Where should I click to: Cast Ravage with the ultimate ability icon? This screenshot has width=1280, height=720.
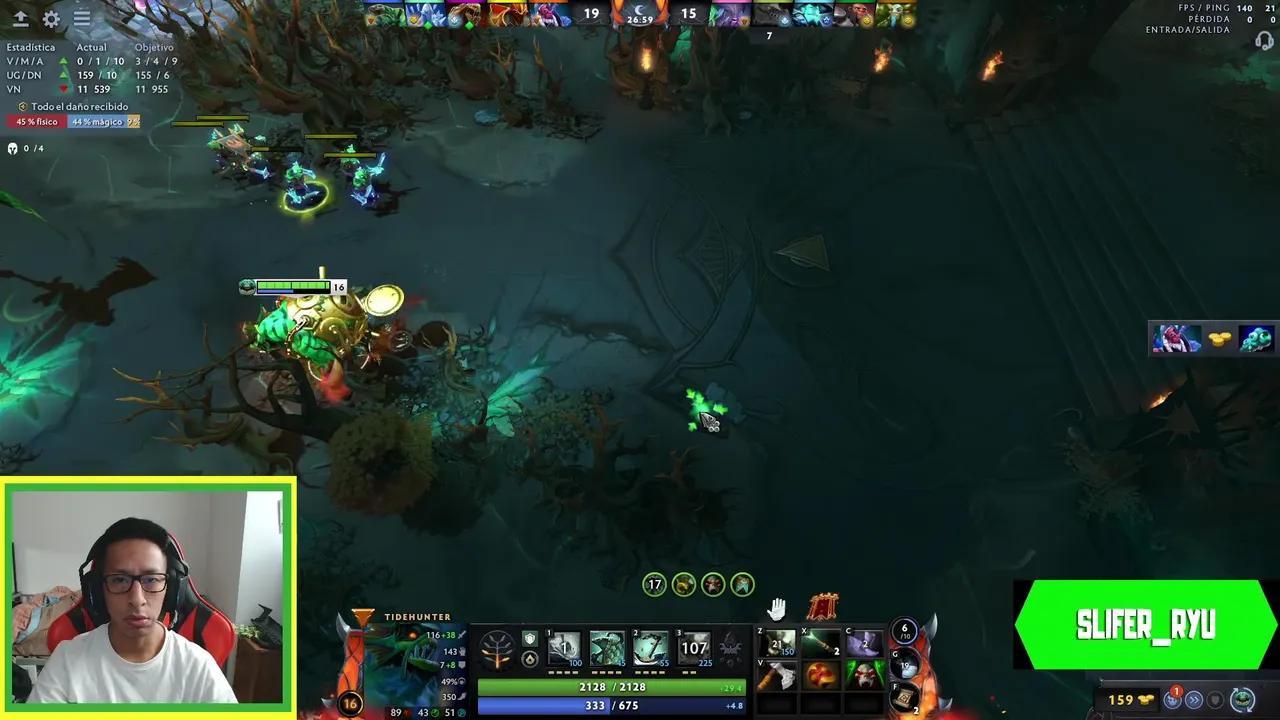692,646
